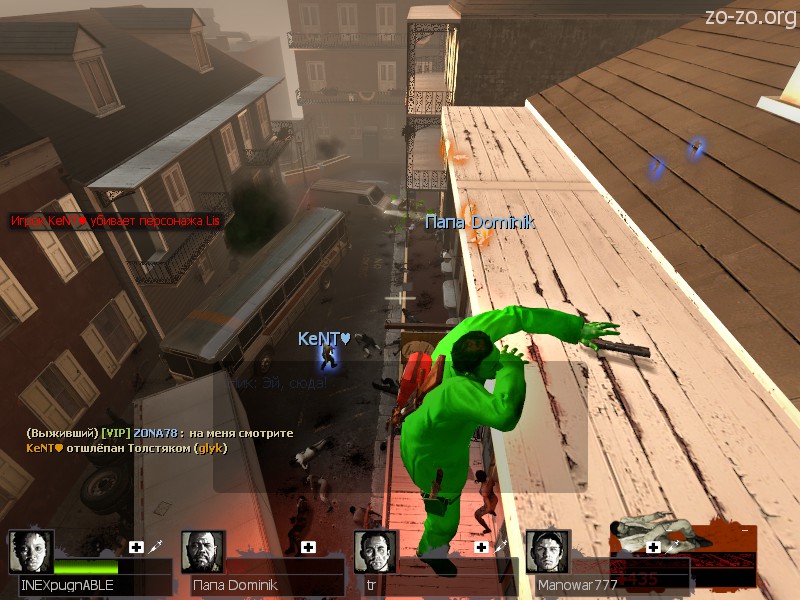Select INEXpugnABLE's survivor portrait
Viewport: 800px width, 600px height.
coord(31,551)
